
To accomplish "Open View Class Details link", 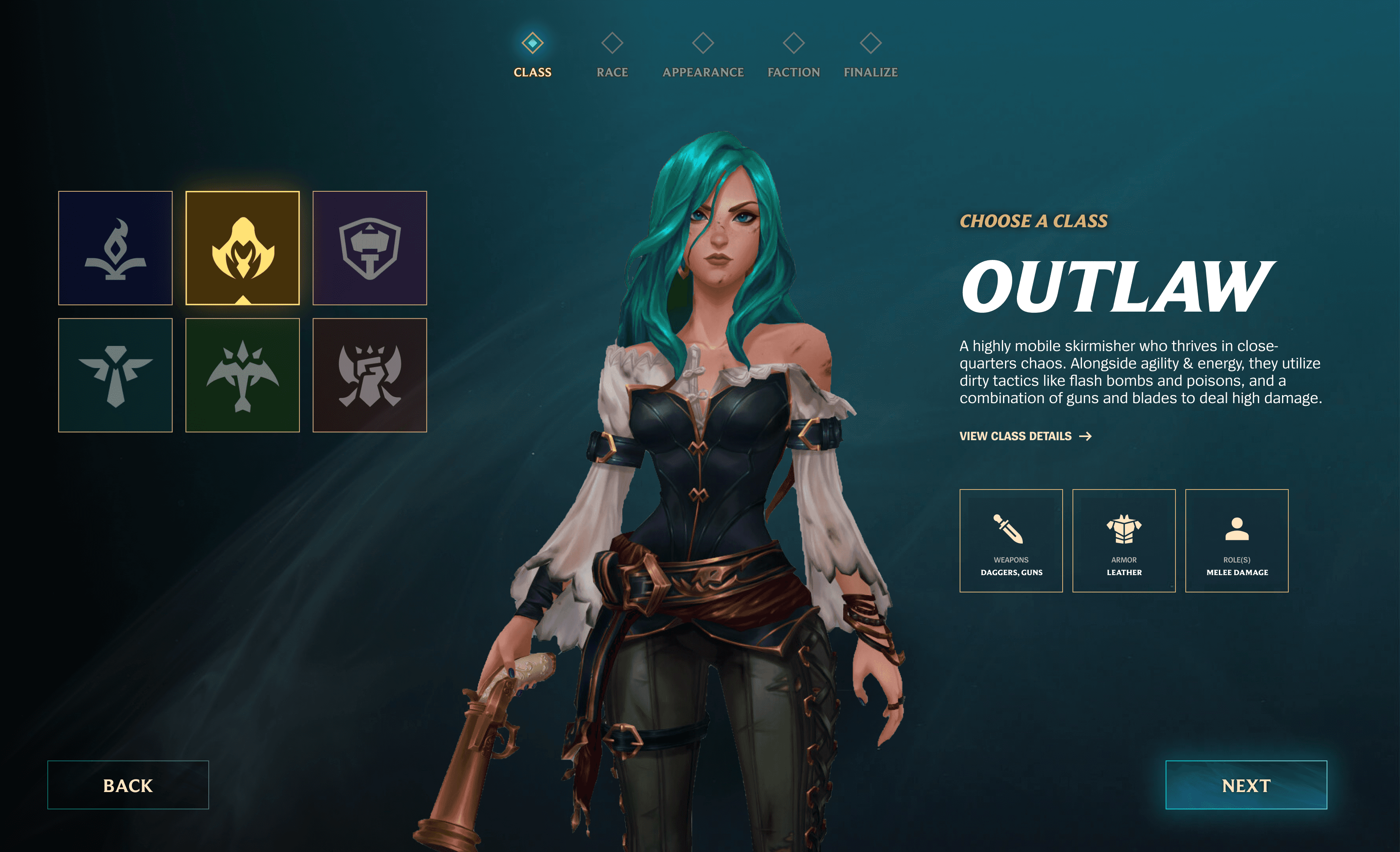I will (x=1025, y=436).
